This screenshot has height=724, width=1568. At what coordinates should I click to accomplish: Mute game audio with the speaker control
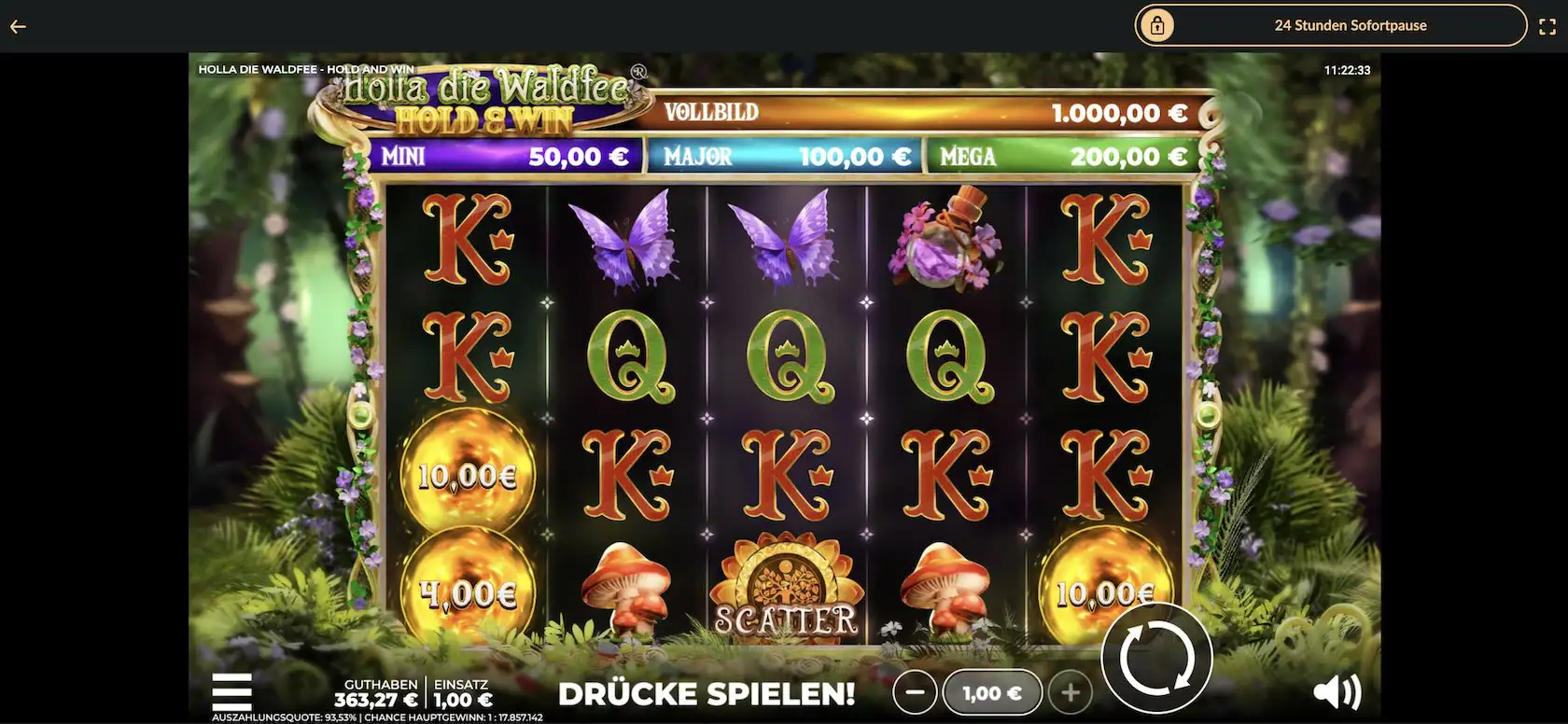click(1338, 690)
